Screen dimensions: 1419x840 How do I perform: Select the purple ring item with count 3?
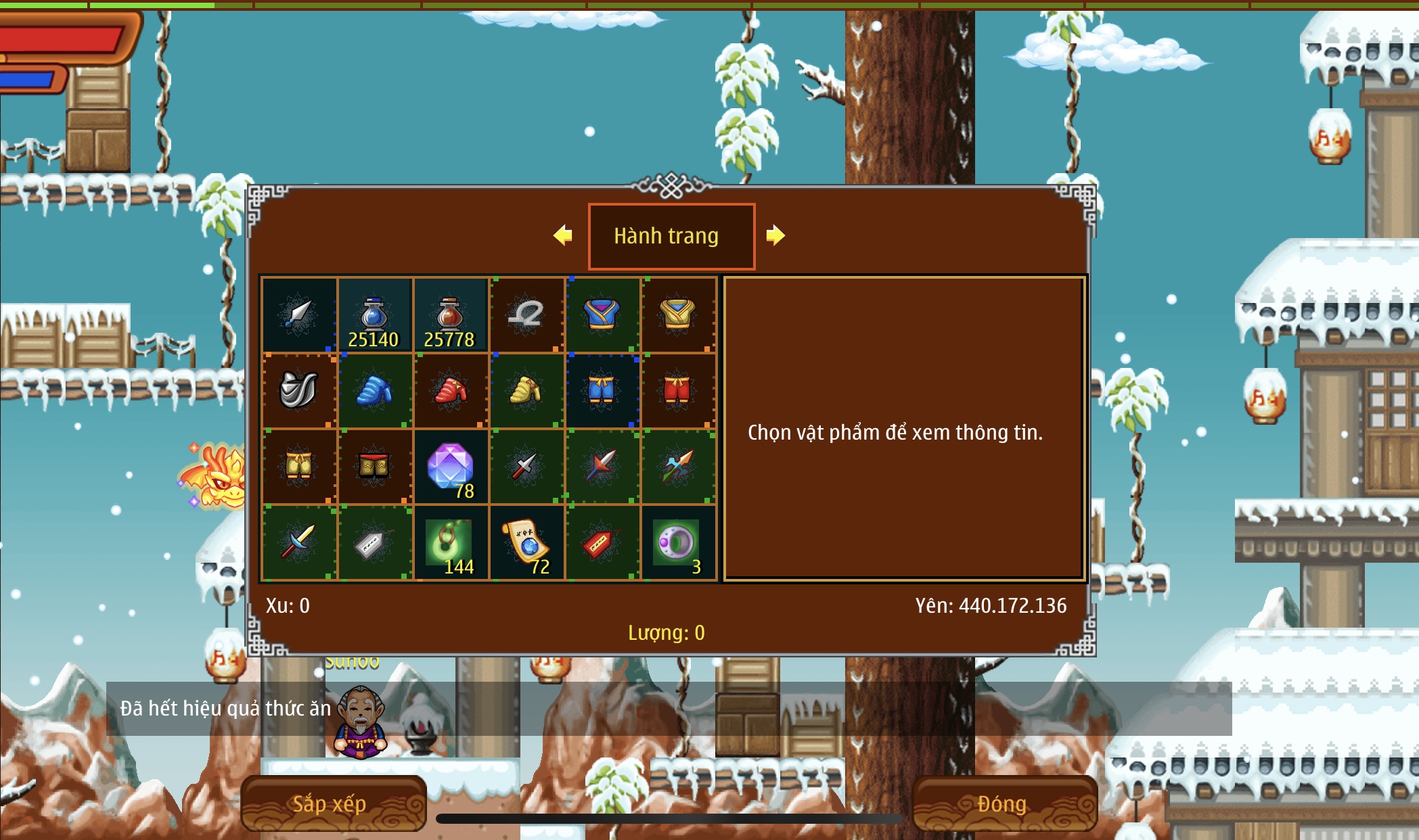pyautogui.click(x=677, y=542)
